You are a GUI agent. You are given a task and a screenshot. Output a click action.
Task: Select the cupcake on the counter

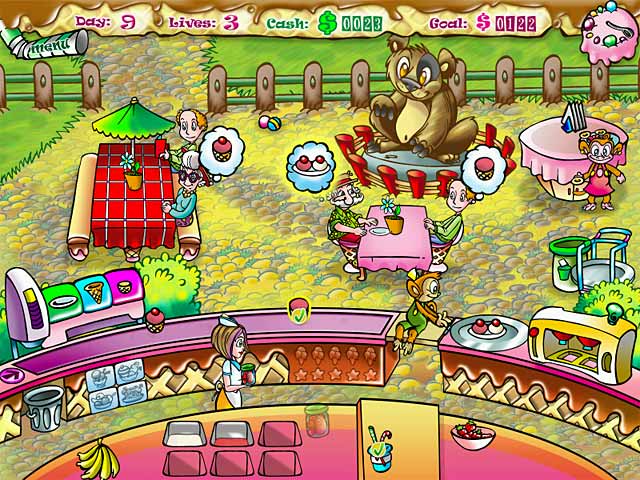coord(156,319)
